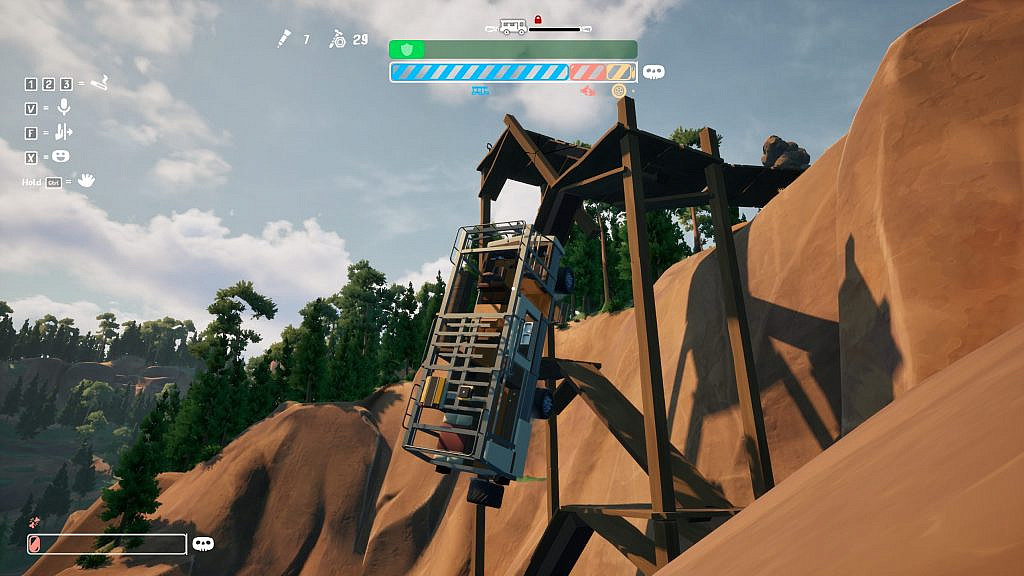Image resolution: width=1024 pixels, height=576 pixels.
Task: Click the waving hand icon
Action: [87, 180]
